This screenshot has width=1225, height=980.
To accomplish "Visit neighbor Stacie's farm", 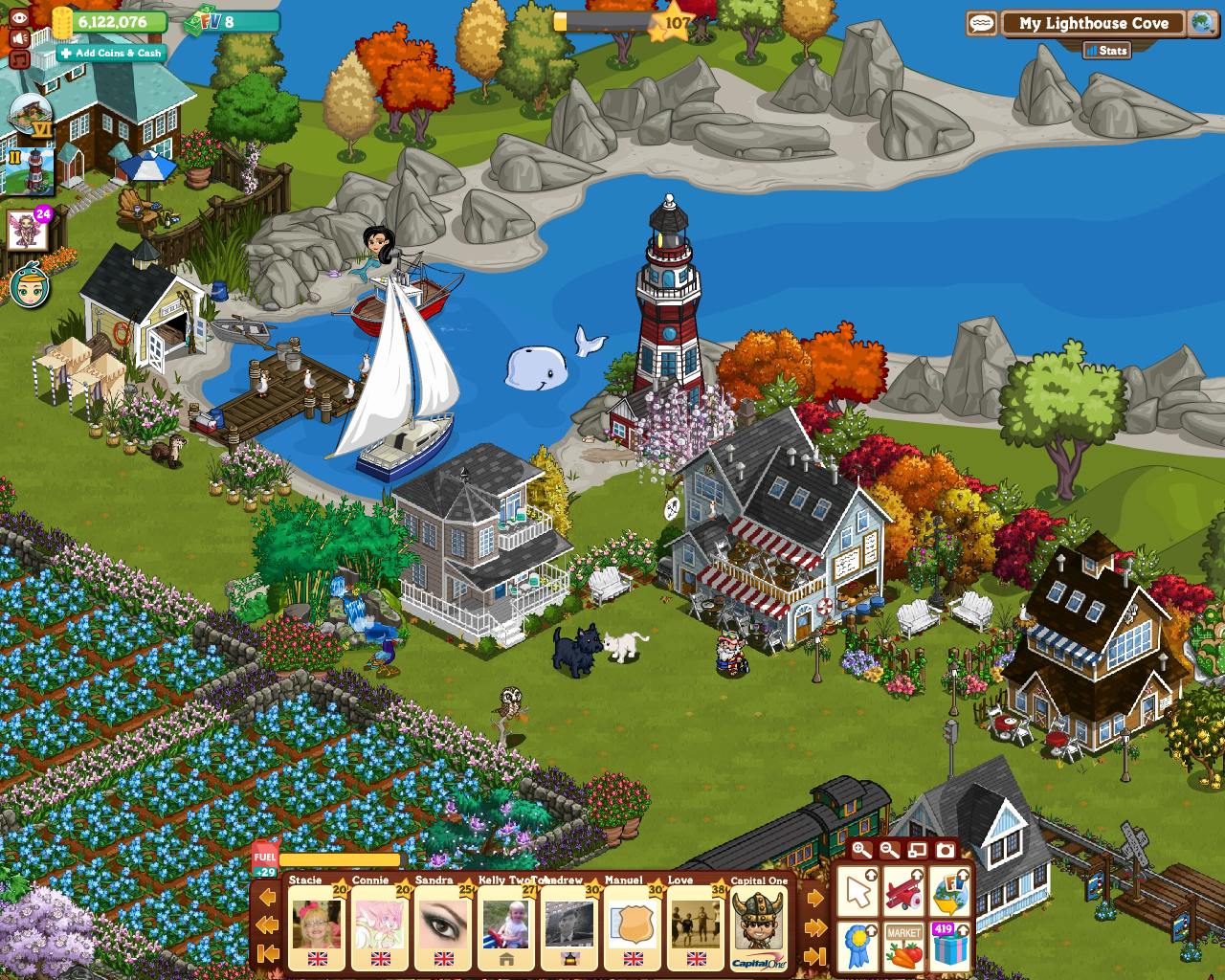I will click(316, 924).
